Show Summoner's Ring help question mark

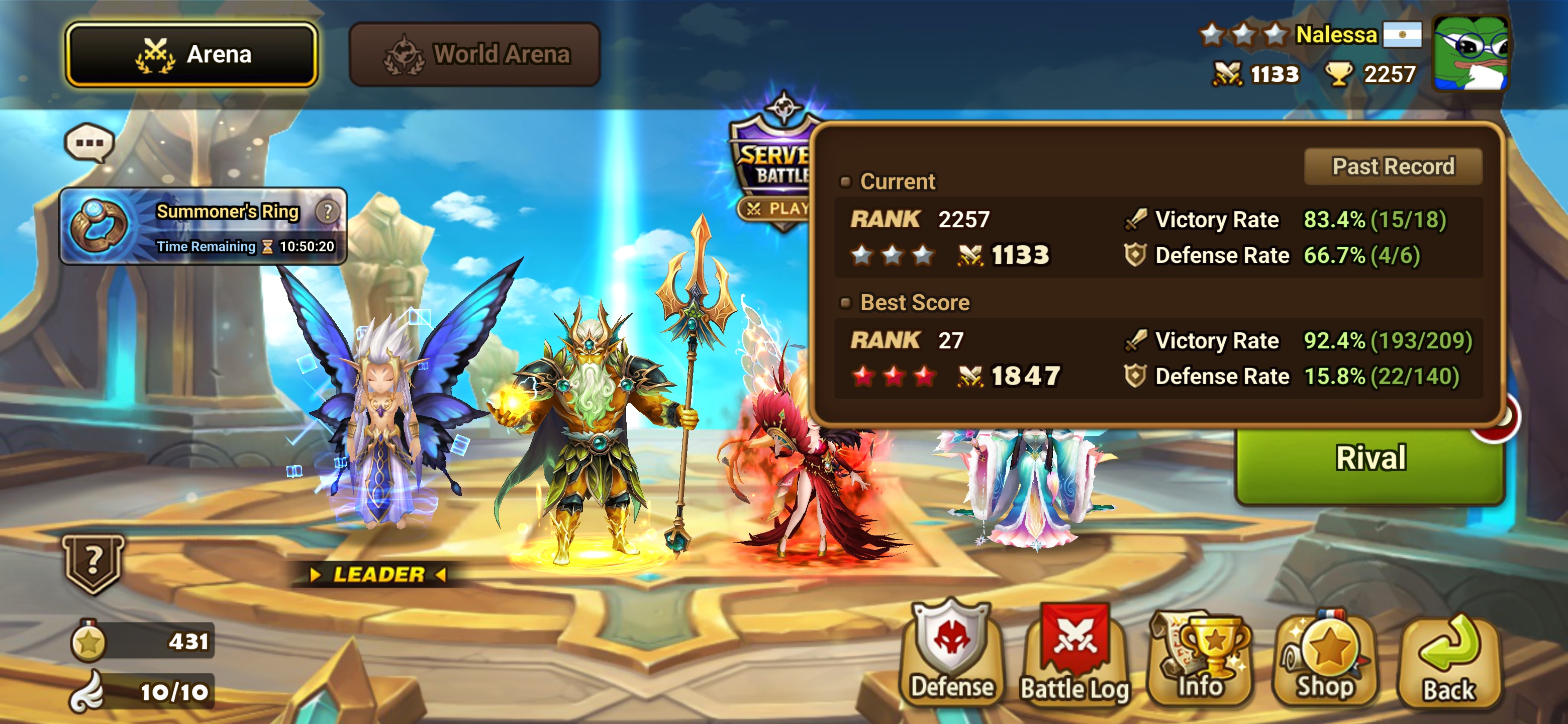[328, 212]
